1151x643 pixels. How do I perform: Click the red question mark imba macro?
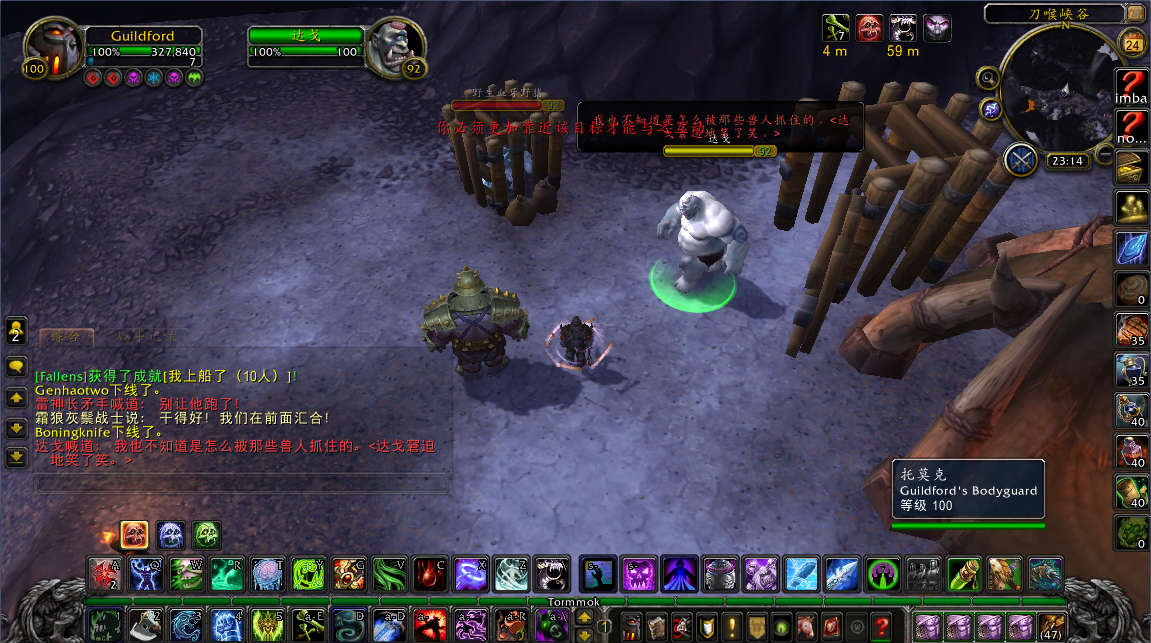[x=1131, y=83]
